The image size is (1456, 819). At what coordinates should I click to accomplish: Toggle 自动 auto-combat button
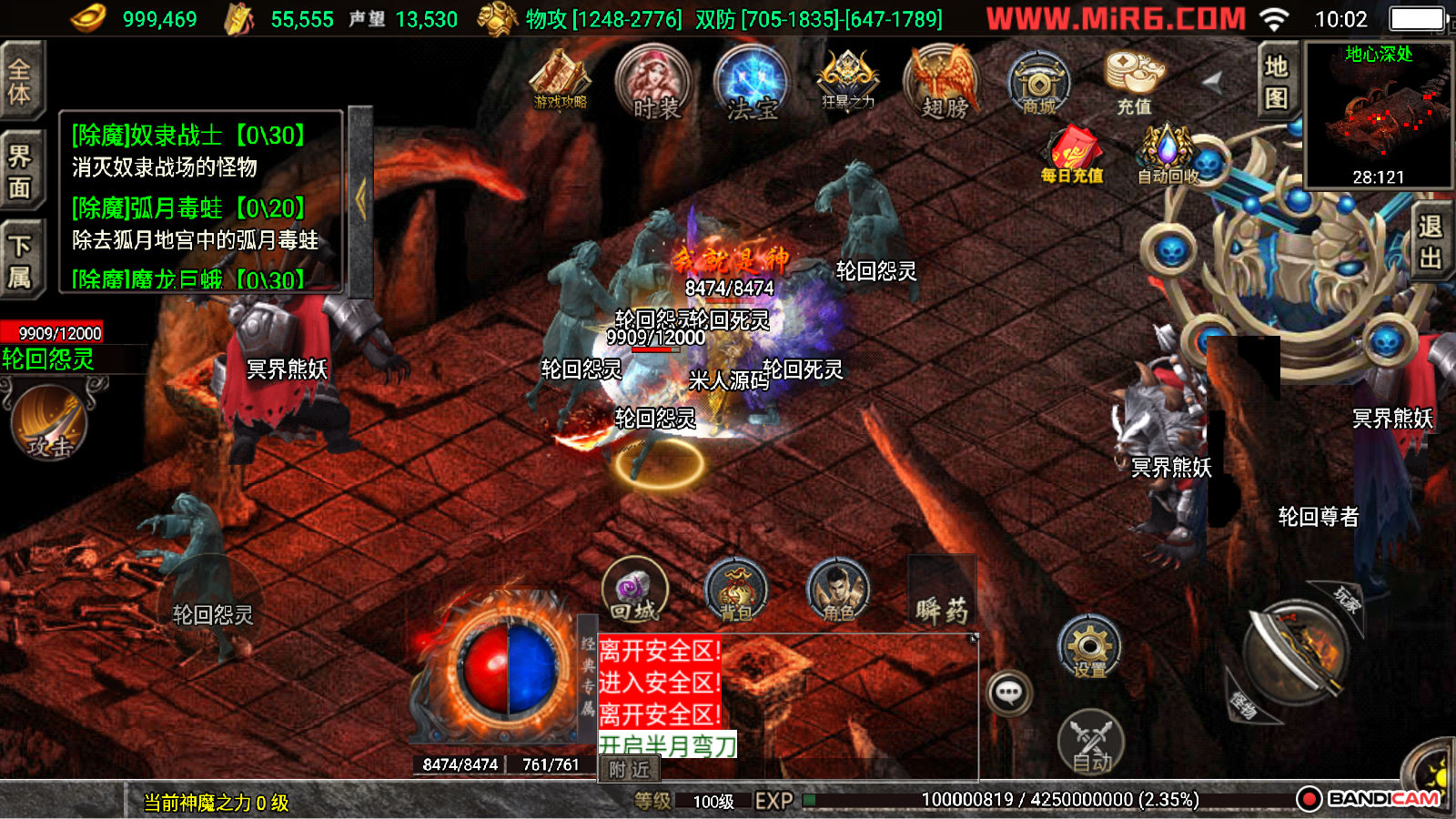(1091, 742)
